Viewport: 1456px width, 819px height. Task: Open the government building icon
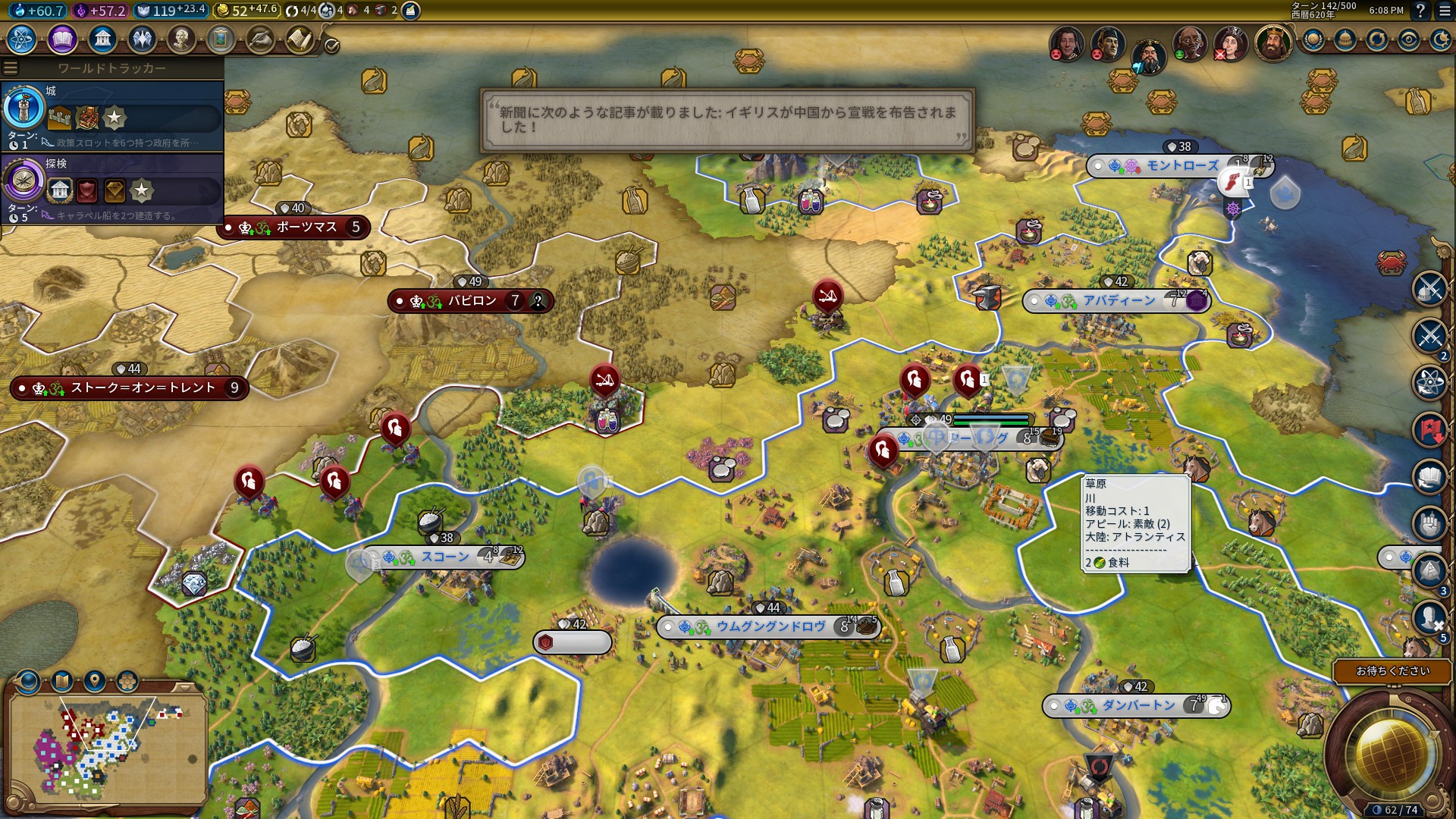102,39
